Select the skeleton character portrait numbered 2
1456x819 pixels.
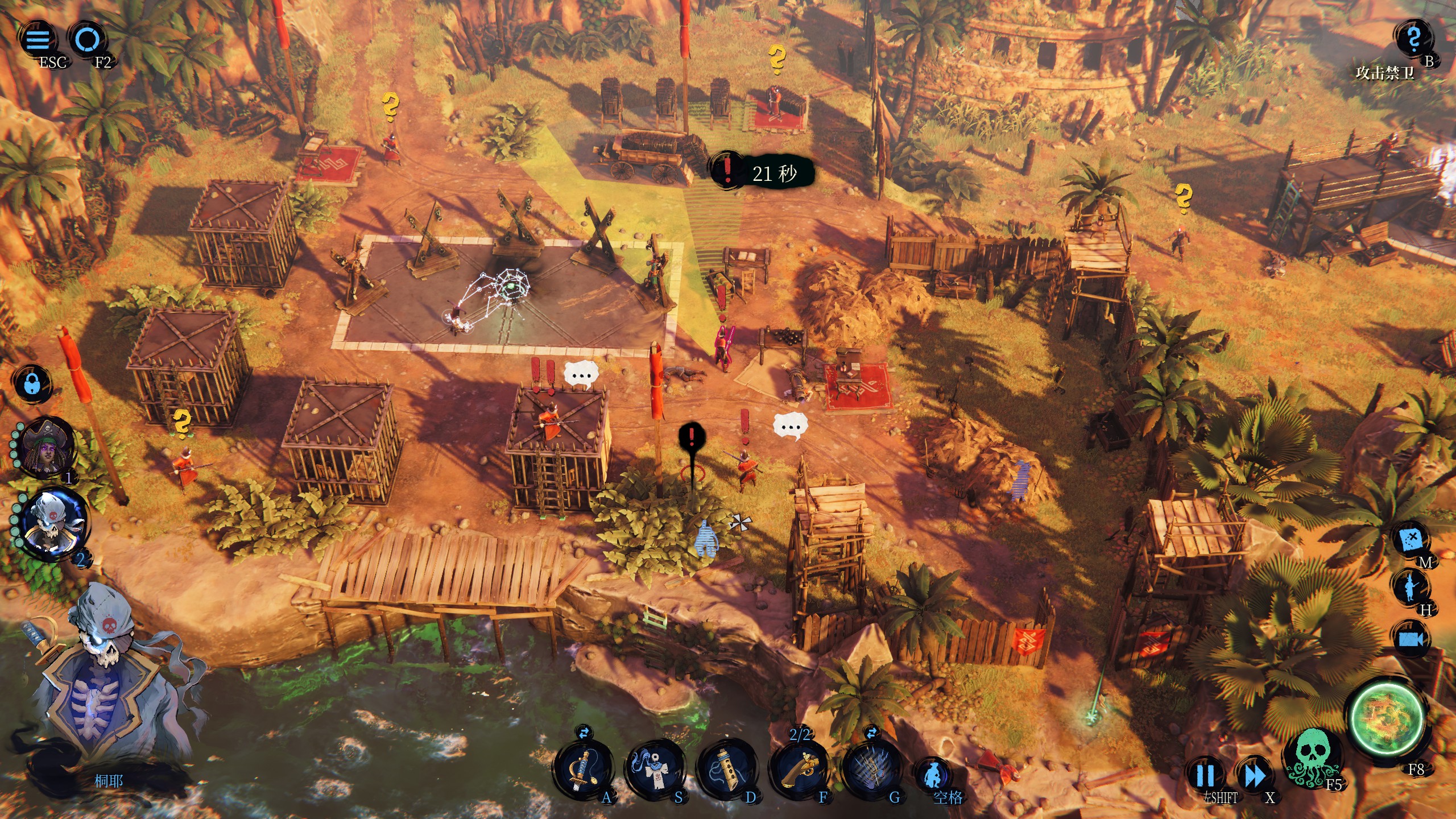click(53, 523)
